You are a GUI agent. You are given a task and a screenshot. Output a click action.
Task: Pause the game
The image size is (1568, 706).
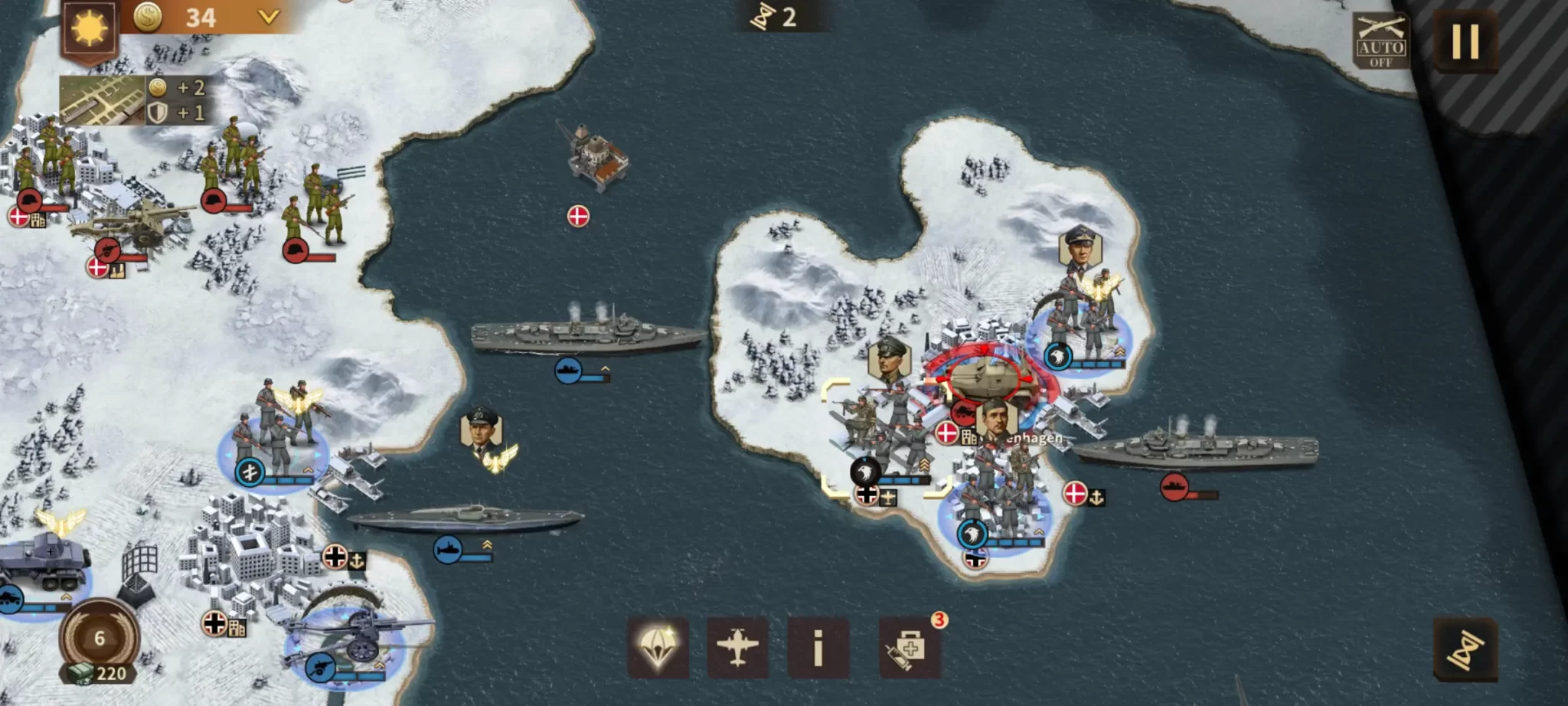click(x=1465, y=41)
